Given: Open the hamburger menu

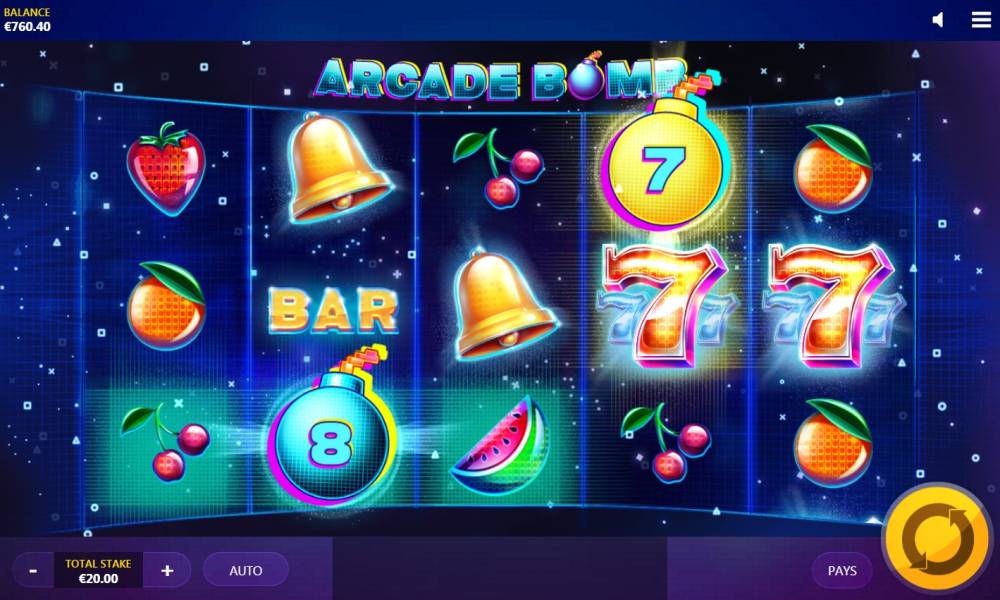Looking at the screenshot, I should pyautogui.click(x=981, y=20).
